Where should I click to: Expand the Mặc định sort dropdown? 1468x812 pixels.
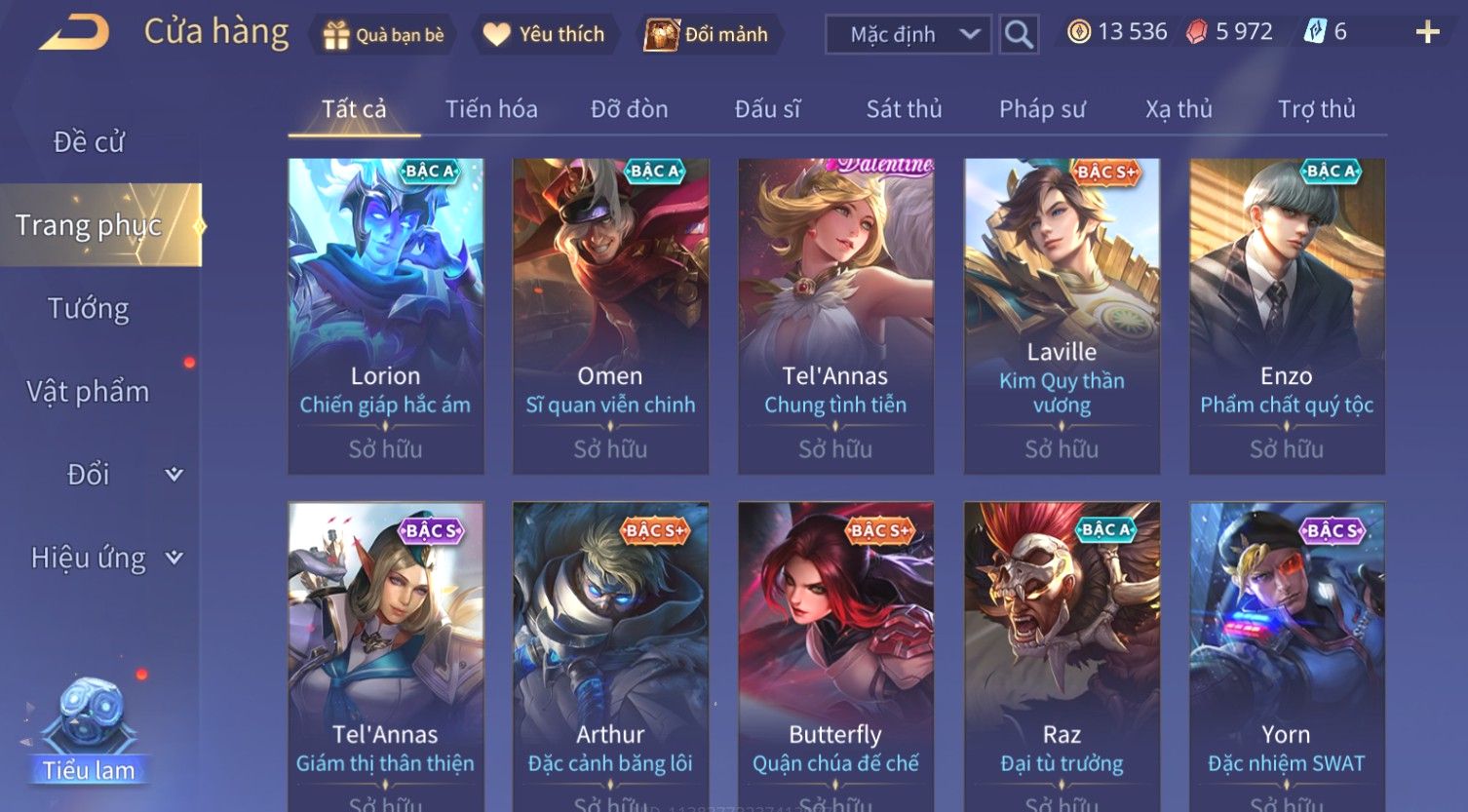[x=908, y=35]
